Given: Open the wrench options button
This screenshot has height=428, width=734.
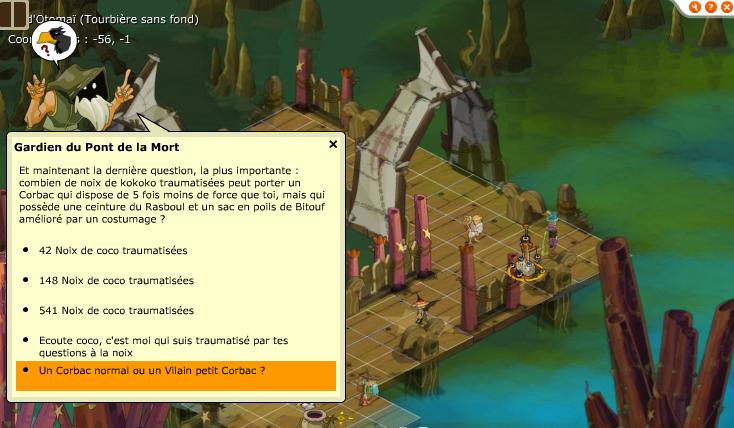Looking at the screenshot, I should coord(695,6).
